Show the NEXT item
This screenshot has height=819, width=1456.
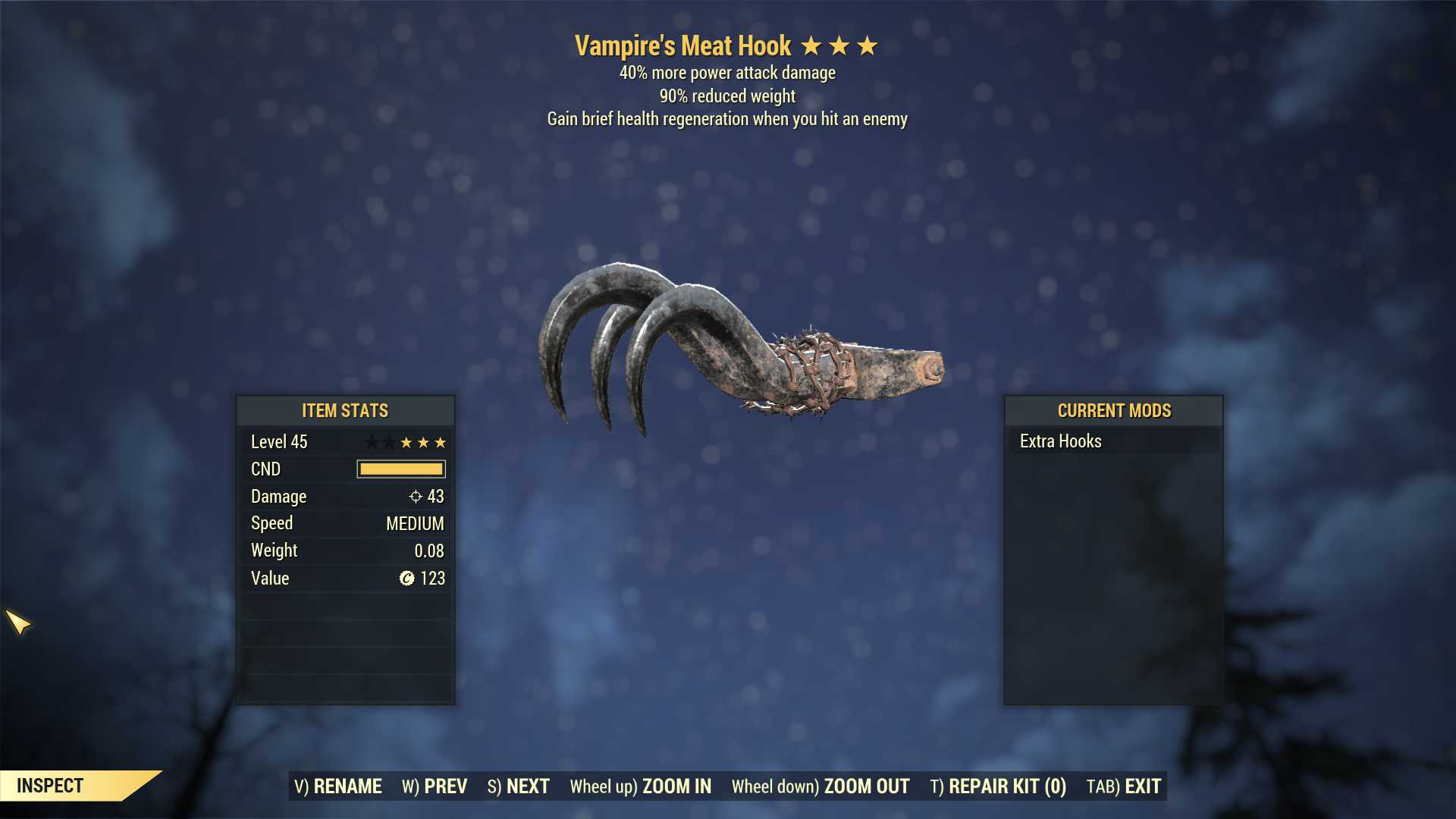point(519,786)
